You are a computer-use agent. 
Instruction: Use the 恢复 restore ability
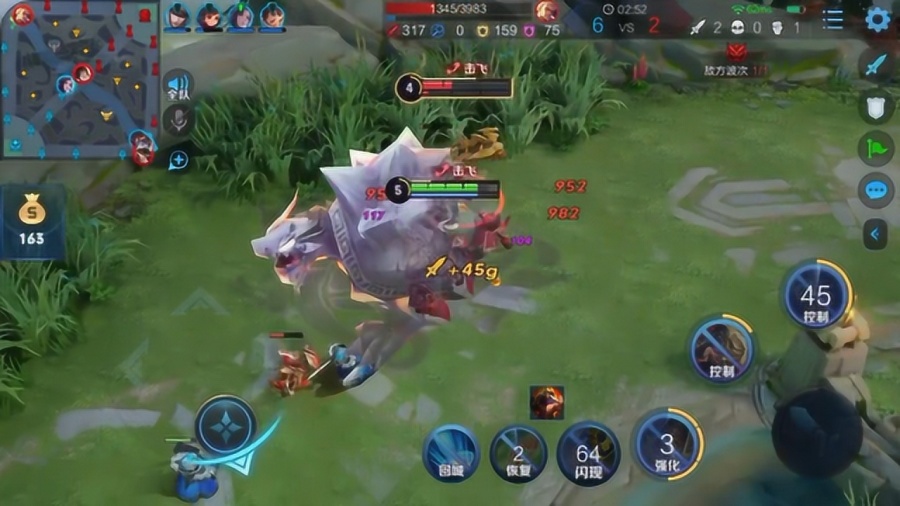[x=518, y=455]
